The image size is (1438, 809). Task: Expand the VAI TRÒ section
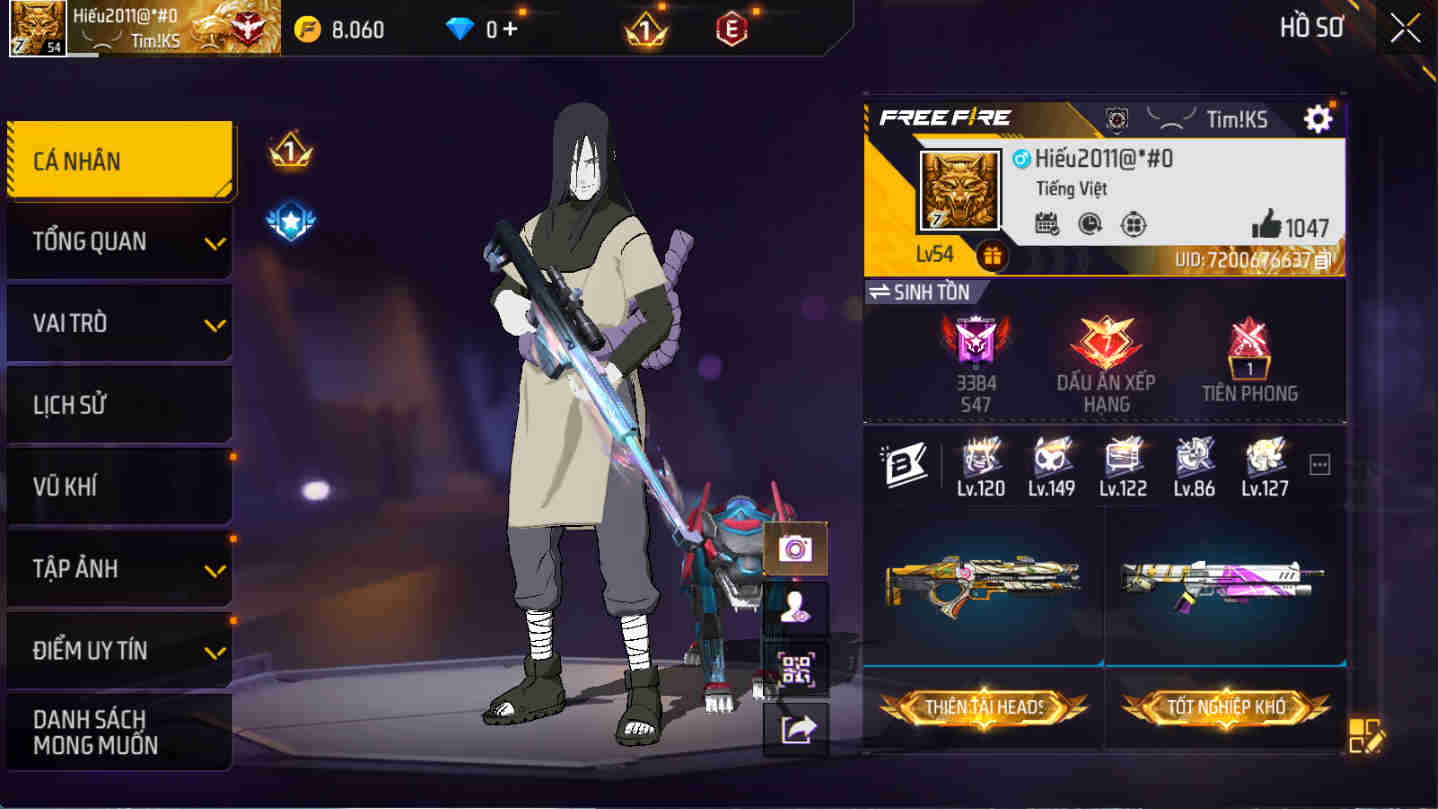point(119,322)
